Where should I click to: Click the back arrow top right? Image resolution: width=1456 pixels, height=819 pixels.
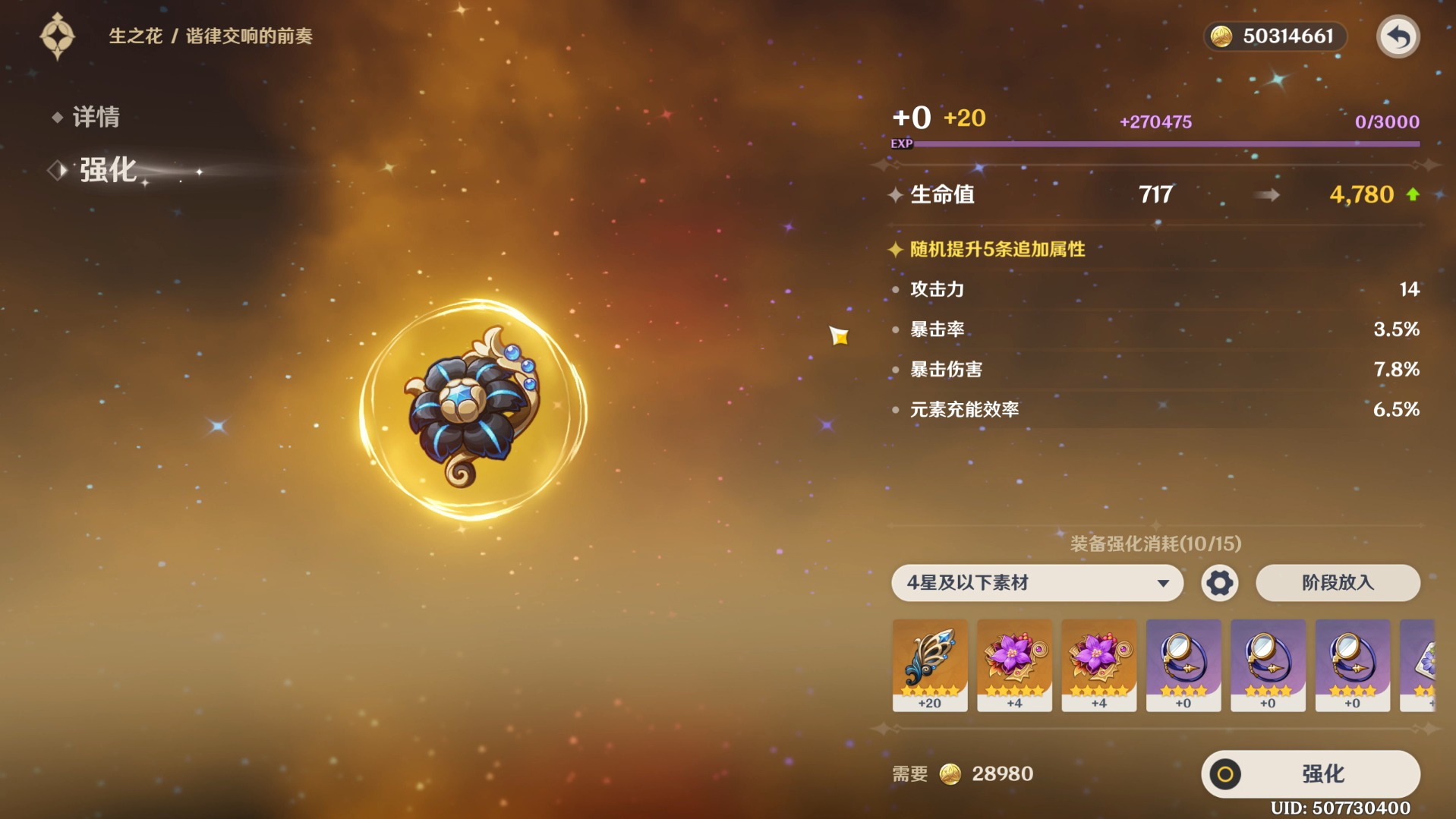(x=1401, y=36)
